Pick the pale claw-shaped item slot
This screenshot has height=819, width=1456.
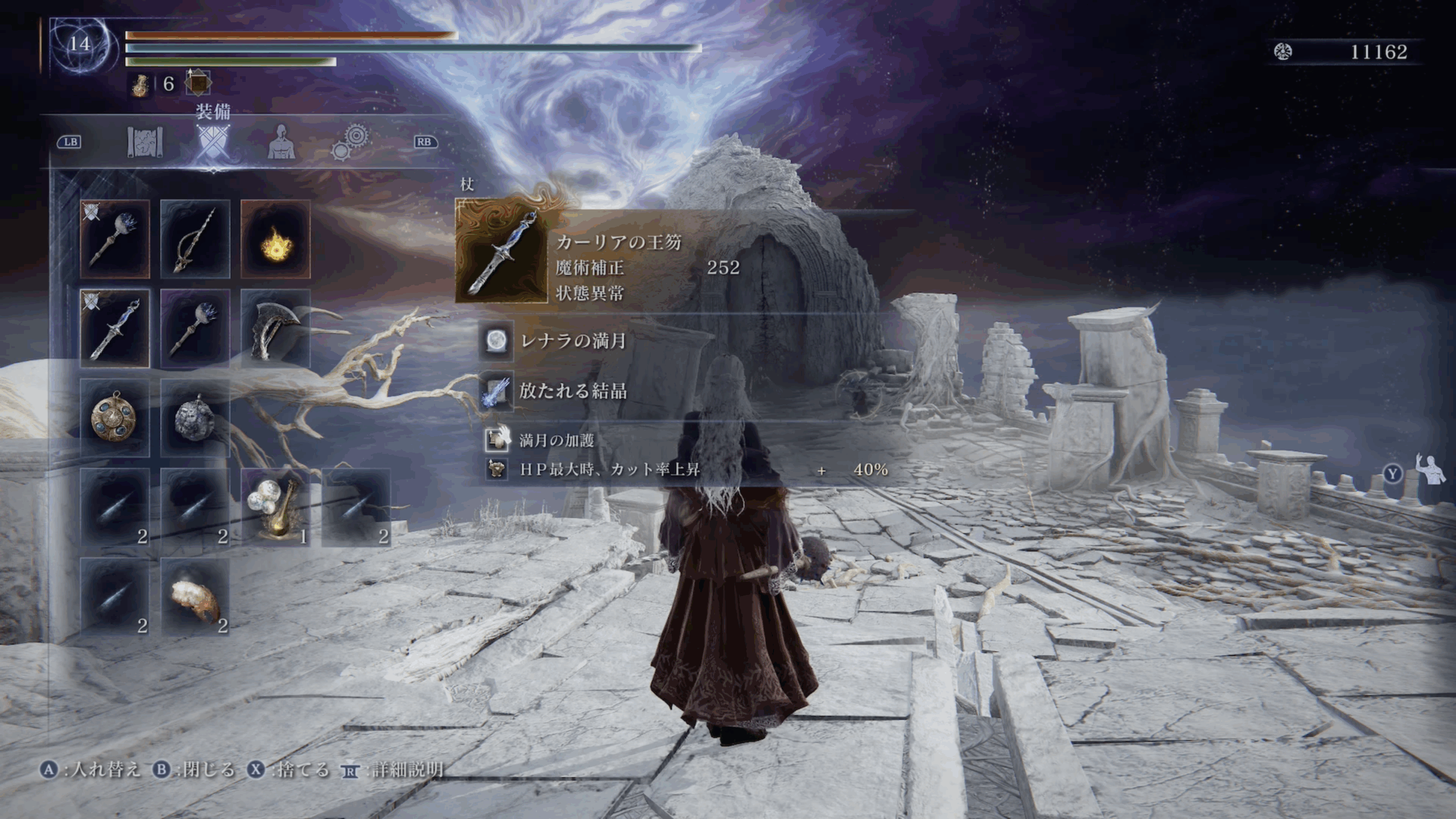(195, 597)
